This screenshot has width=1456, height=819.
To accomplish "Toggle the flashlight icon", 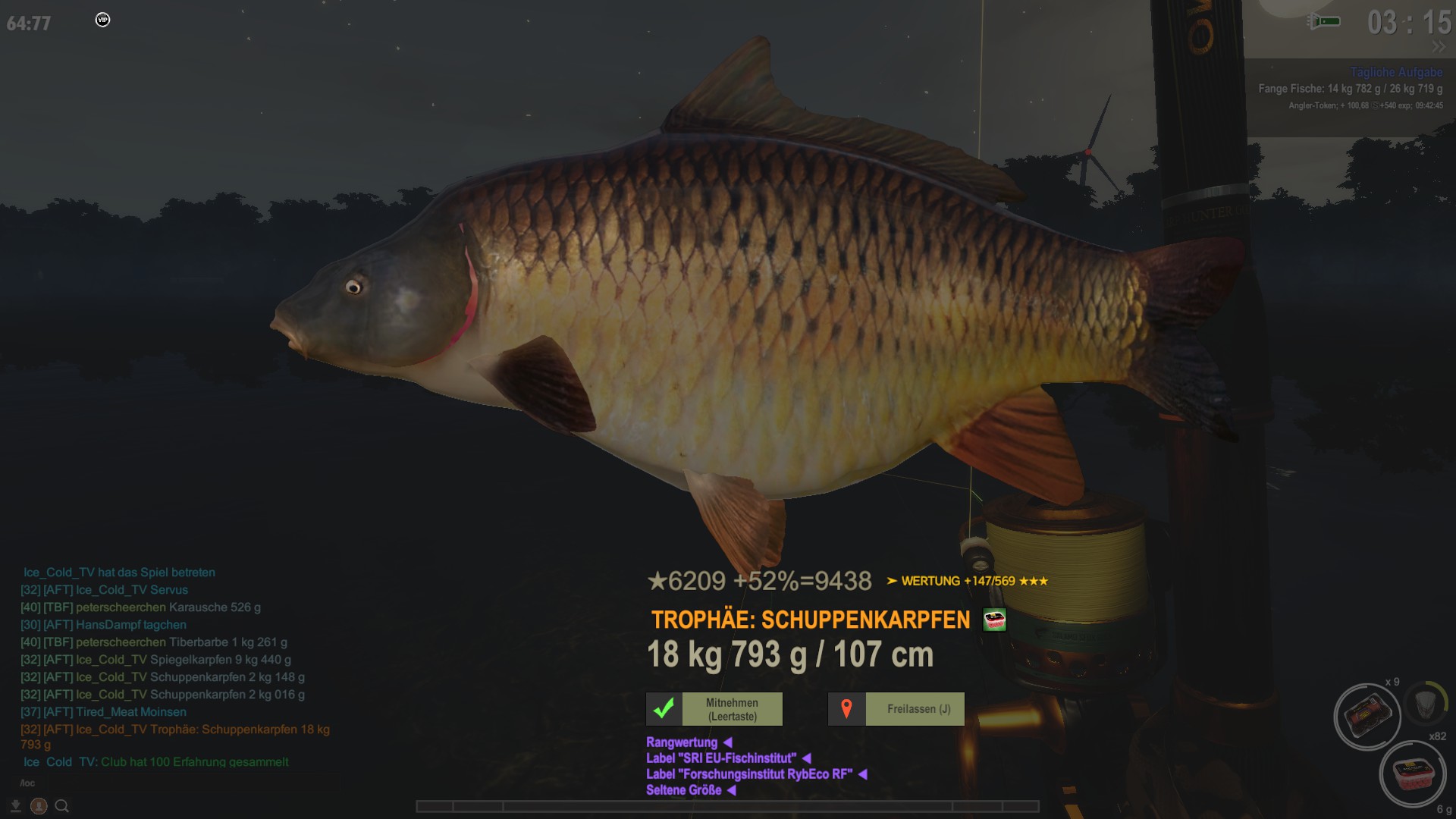I will pos(1324,21).
